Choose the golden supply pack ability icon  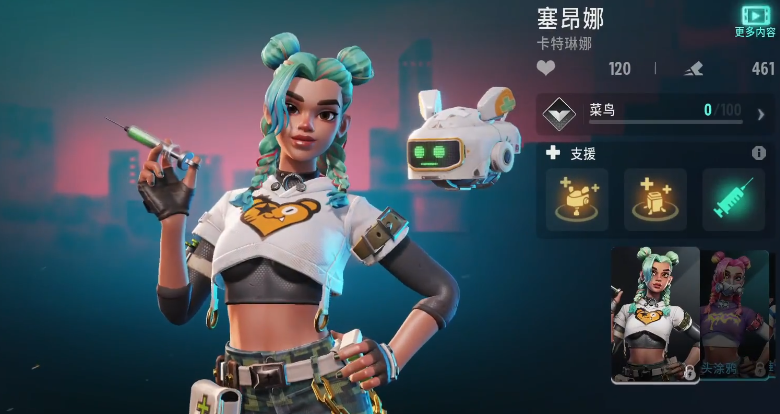654,199
